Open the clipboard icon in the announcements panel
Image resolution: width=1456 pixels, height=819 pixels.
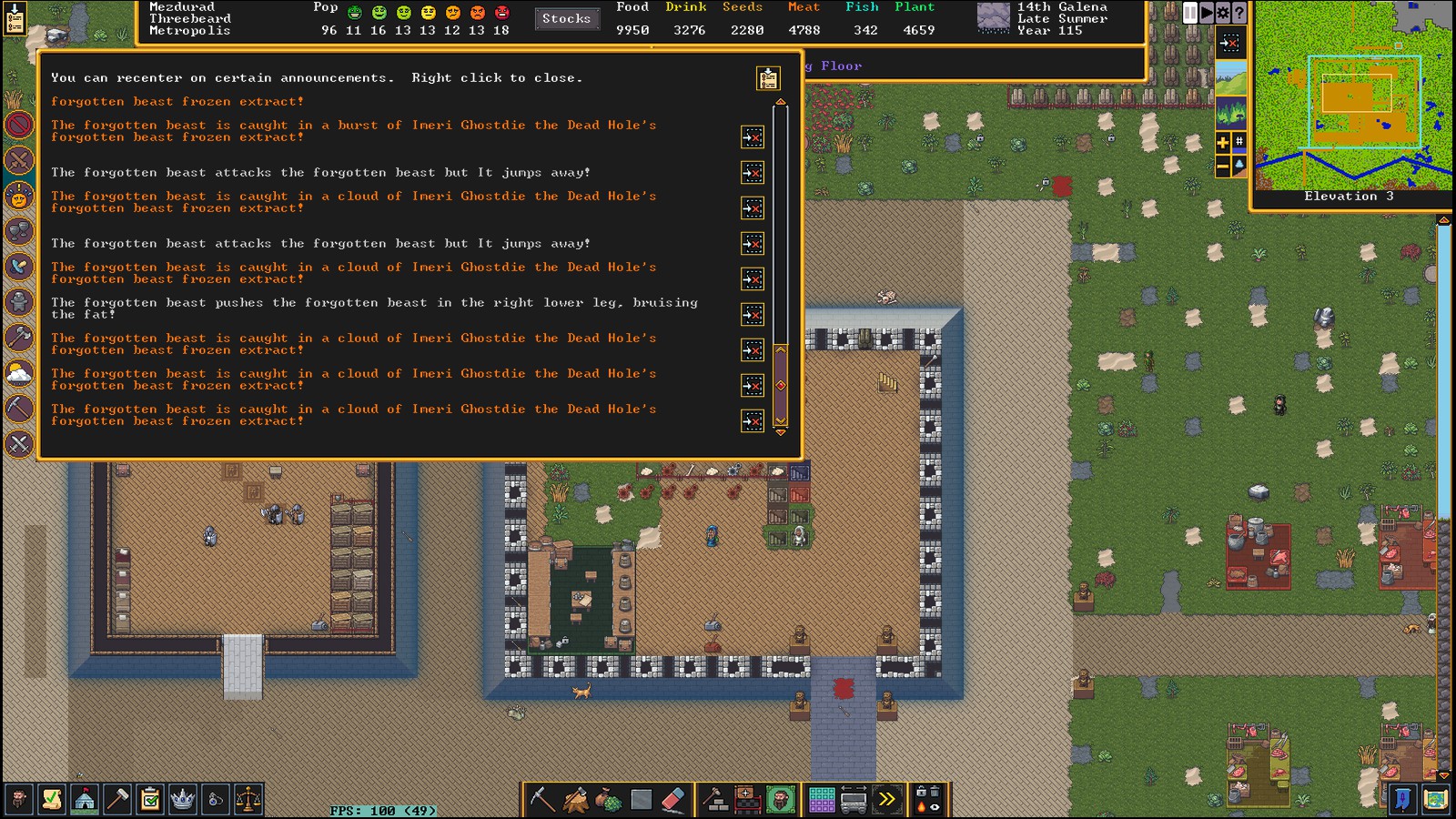coord(768,78)
